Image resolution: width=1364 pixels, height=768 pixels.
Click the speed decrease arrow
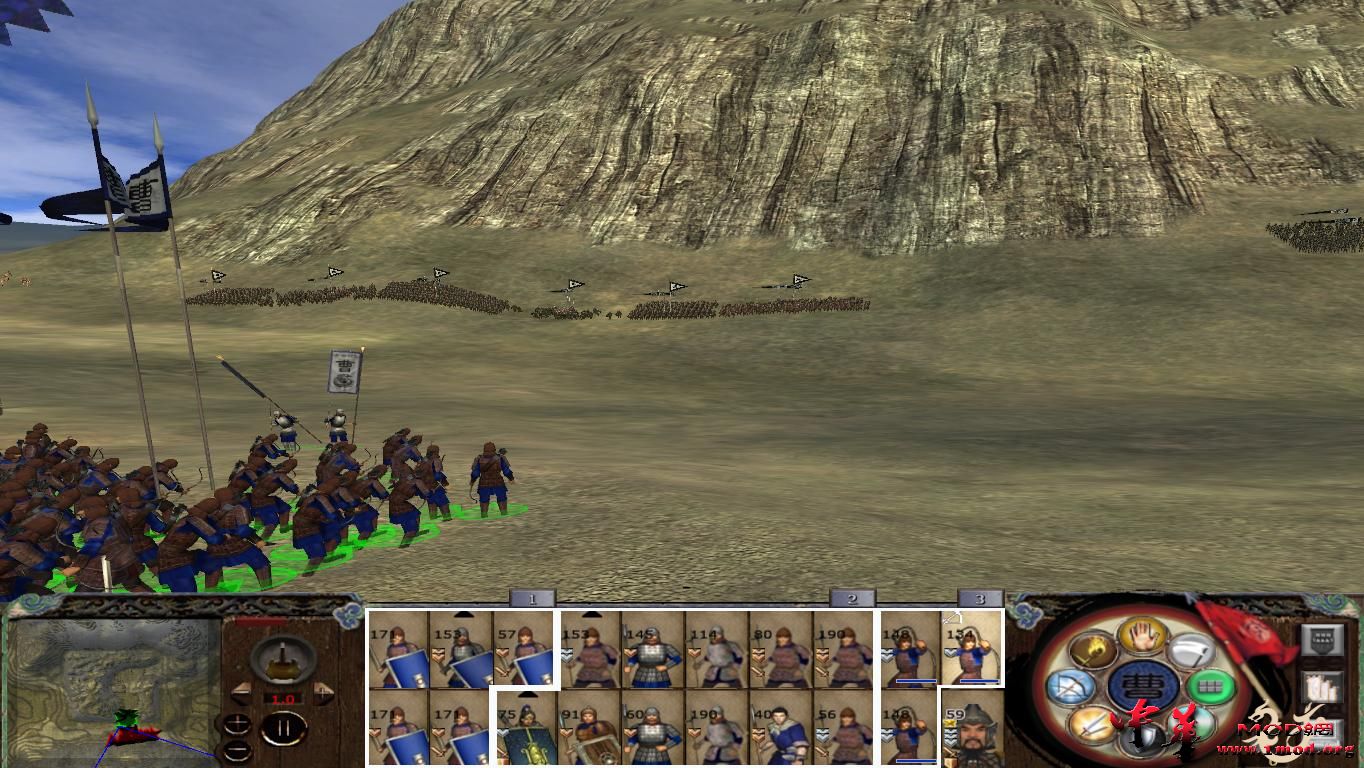243,694
